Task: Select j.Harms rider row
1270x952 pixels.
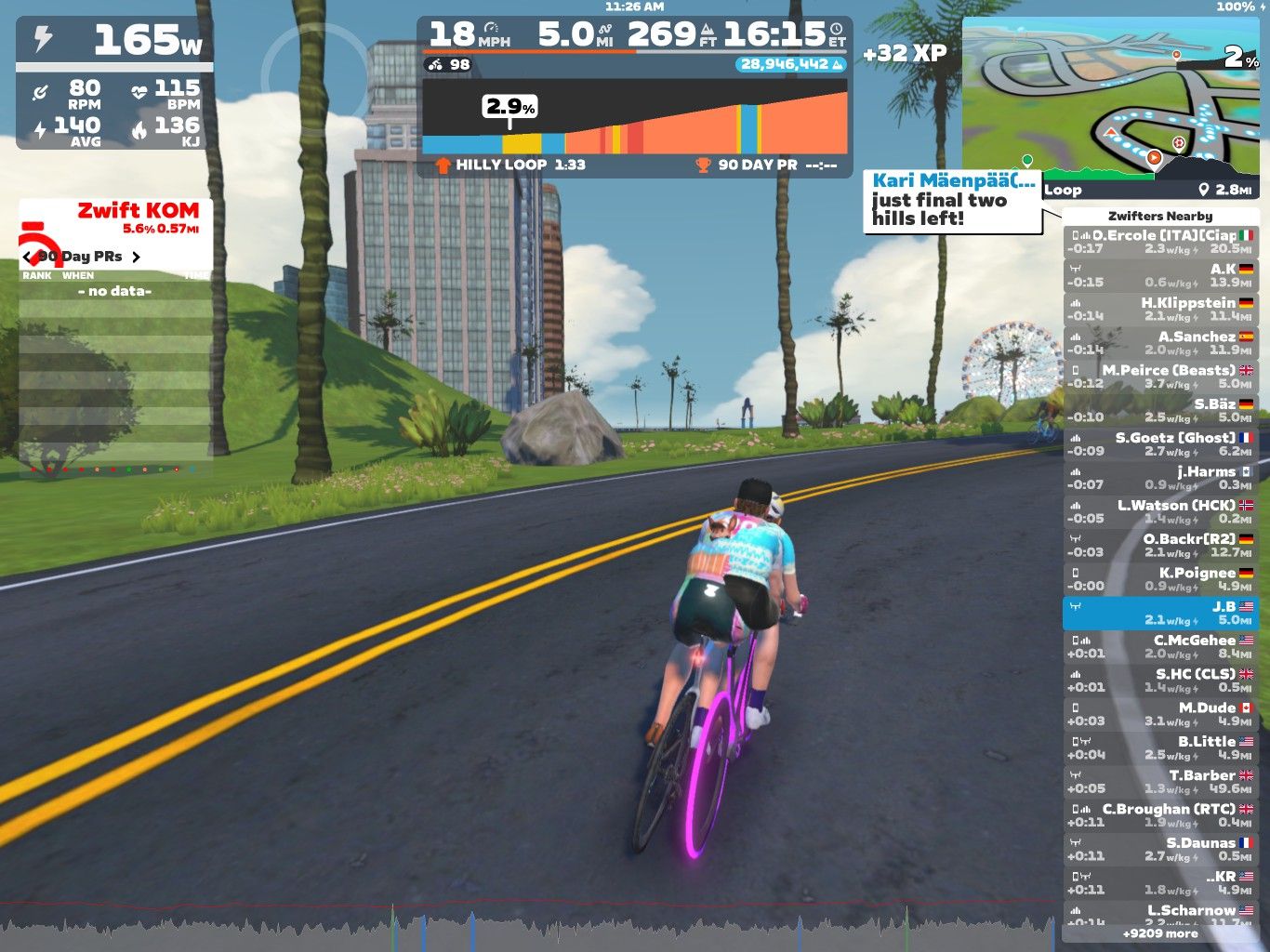Action: (x=1160, y=478)
